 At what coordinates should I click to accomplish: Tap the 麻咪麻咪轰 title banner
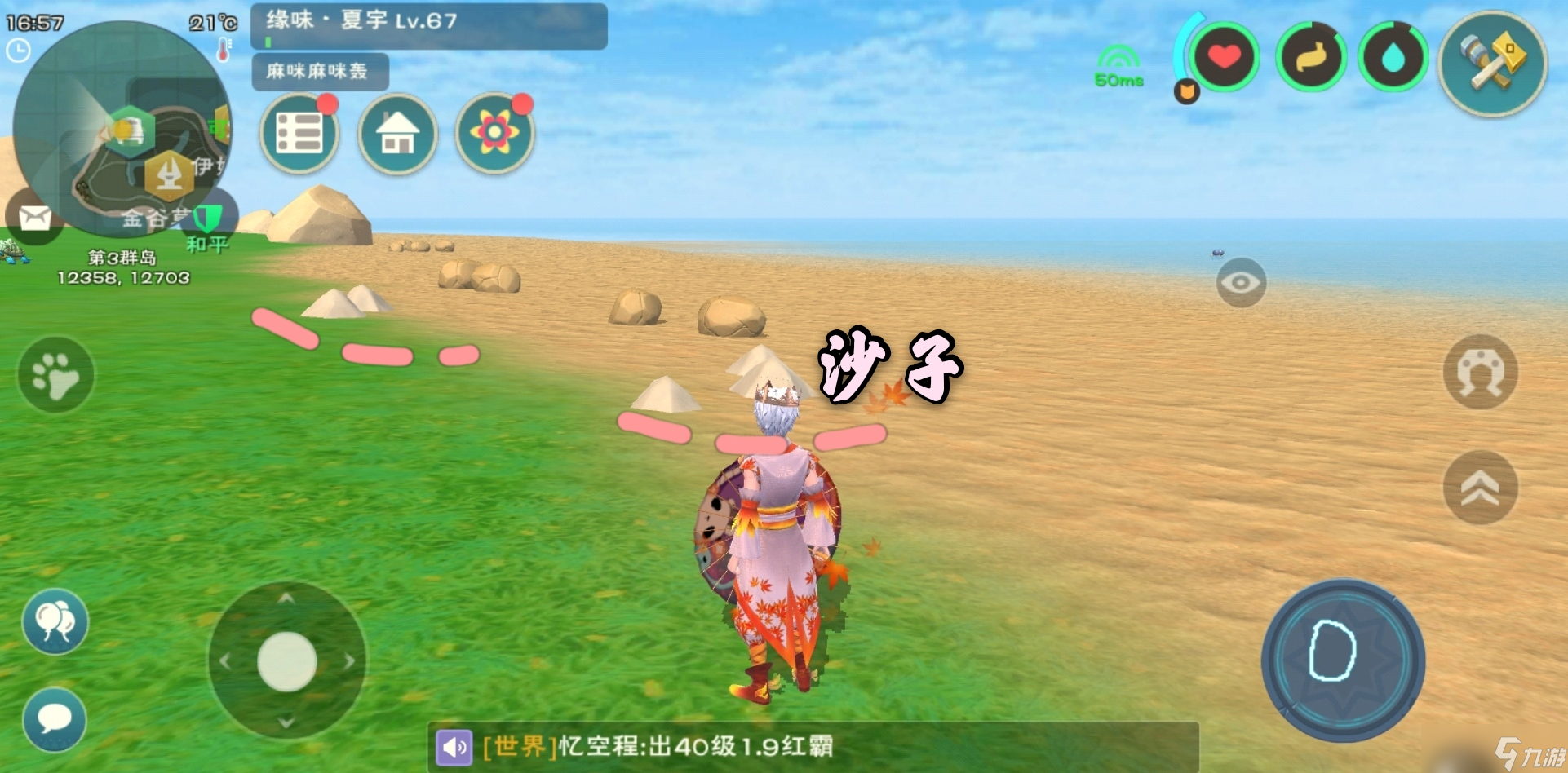click(320, 73)
